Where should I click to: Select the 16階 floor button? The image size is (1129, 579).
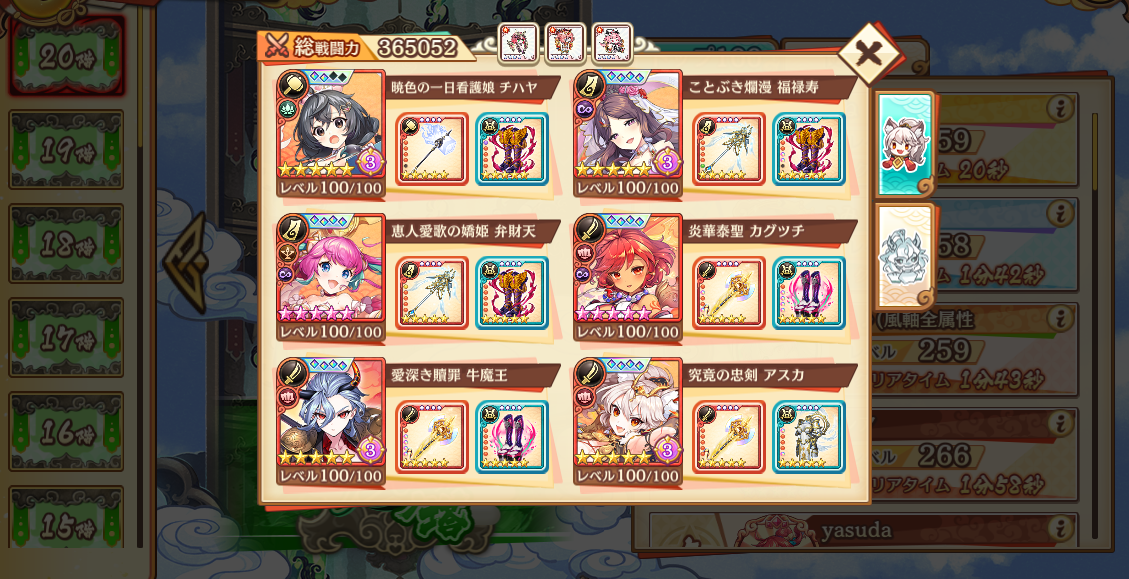[66, 431]
